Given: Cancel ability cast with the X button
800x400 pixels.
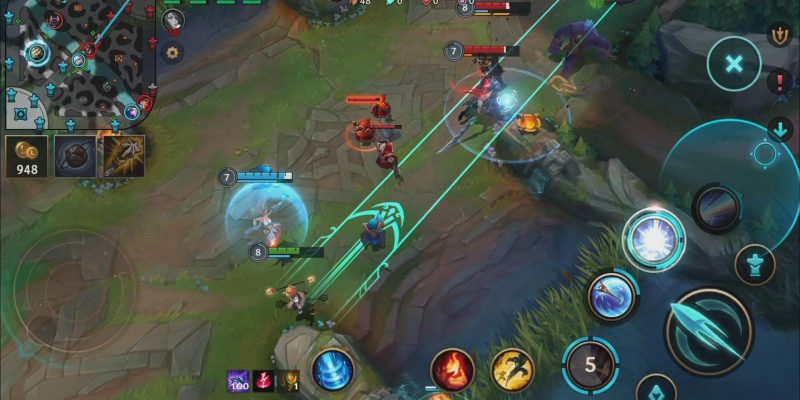Looking at the screenshot, I should (x=734, y=64).
